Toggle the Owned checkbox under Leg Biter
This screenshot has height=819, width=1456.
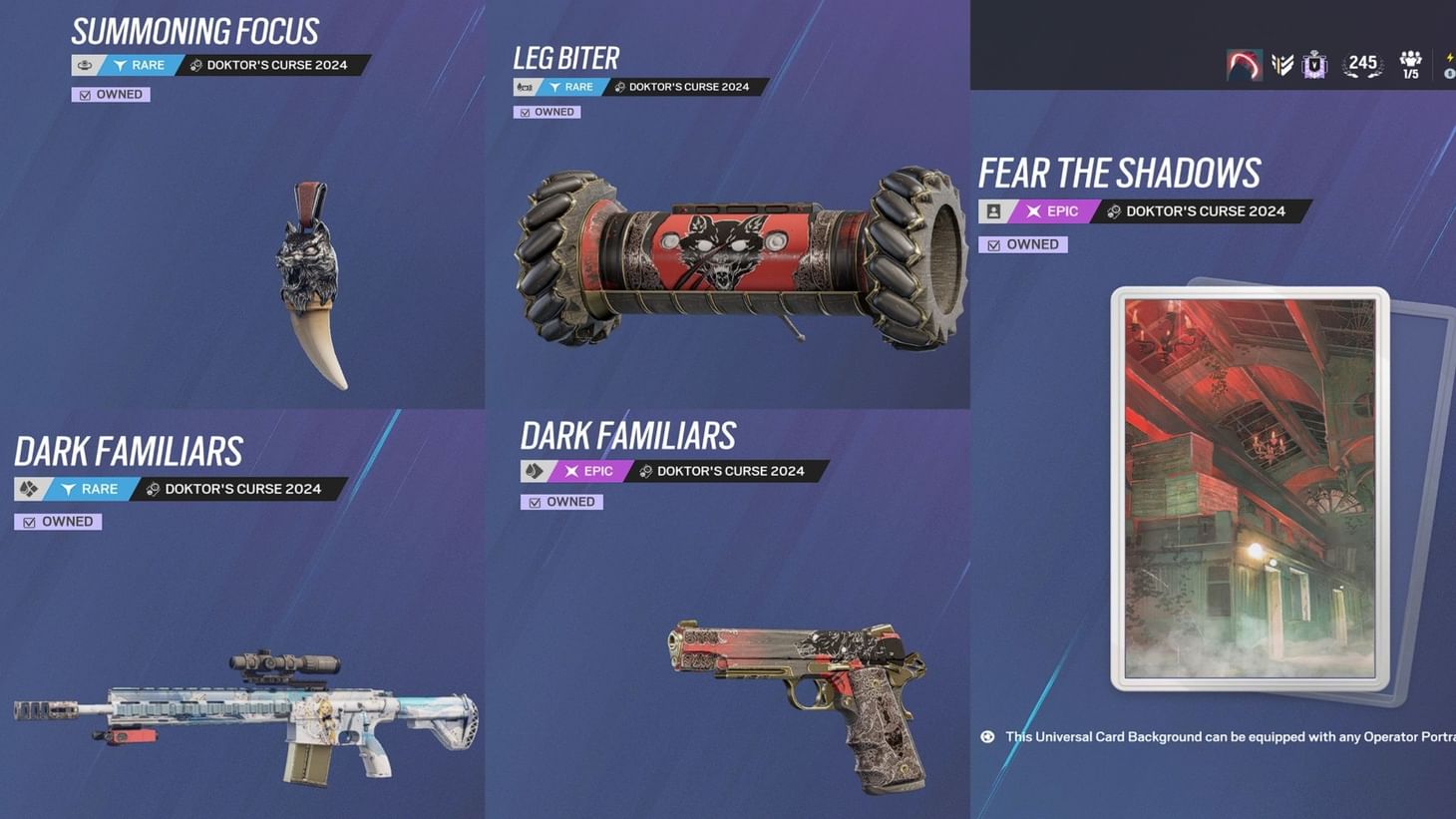click(546, 112)
